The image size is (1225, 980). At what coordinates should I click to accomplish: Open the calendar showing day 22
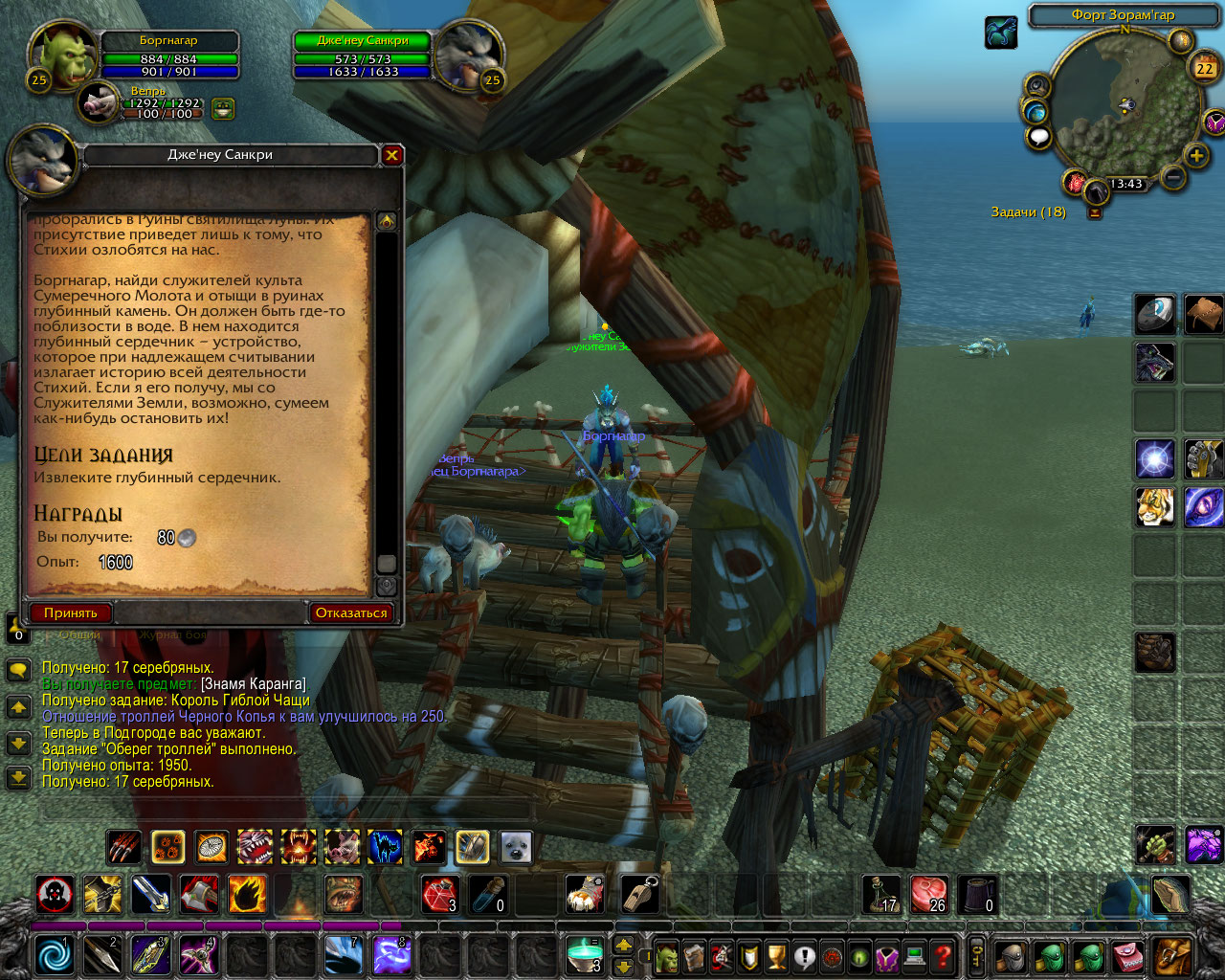tap(1204, 69)
